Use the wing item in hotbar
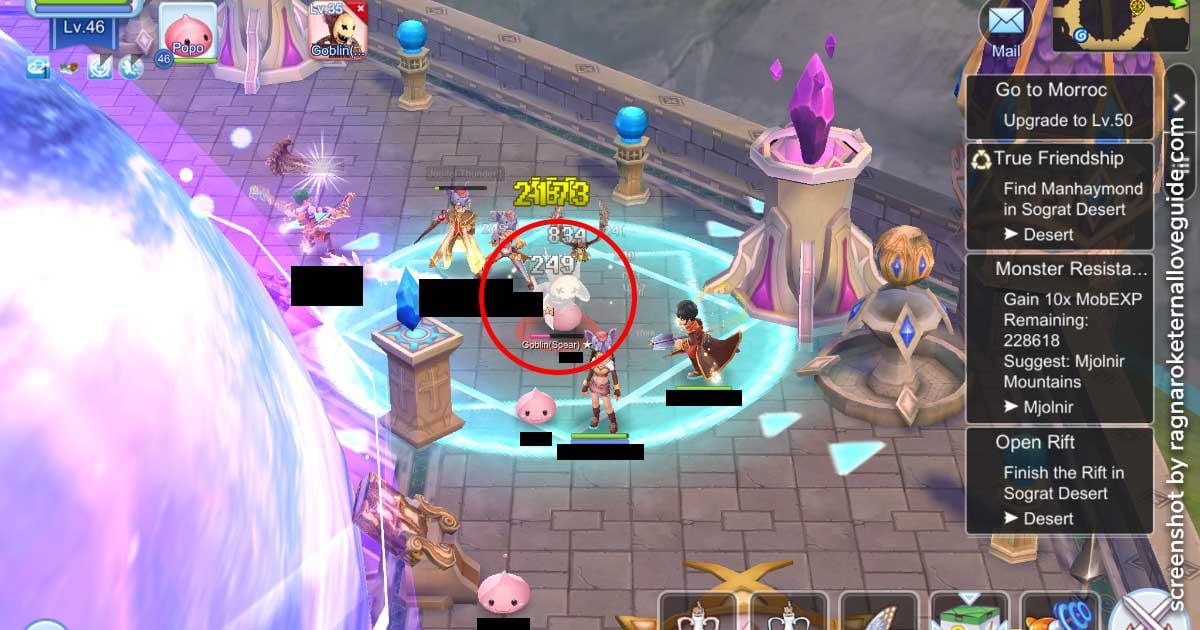 880,610
